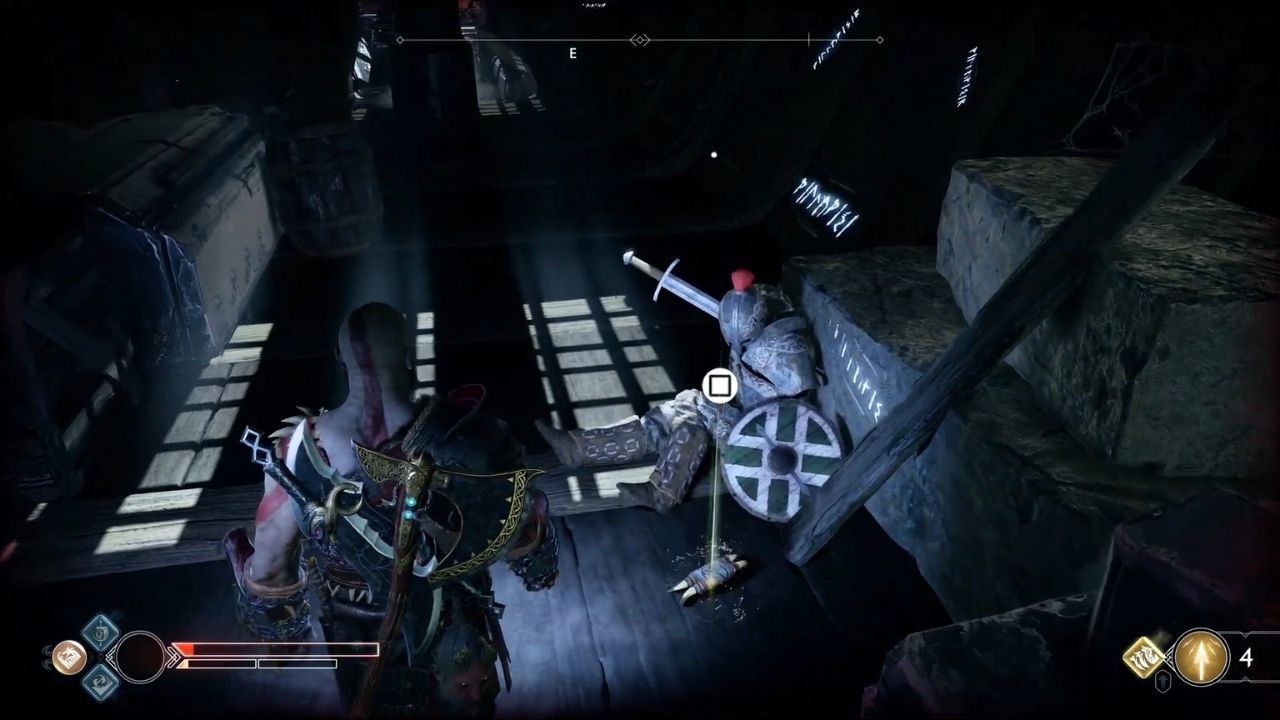Viewport: 1280px width, 720px height.
Task: Activate the gold wolf runic summon icon
Action: click(x=1143, y=657)
